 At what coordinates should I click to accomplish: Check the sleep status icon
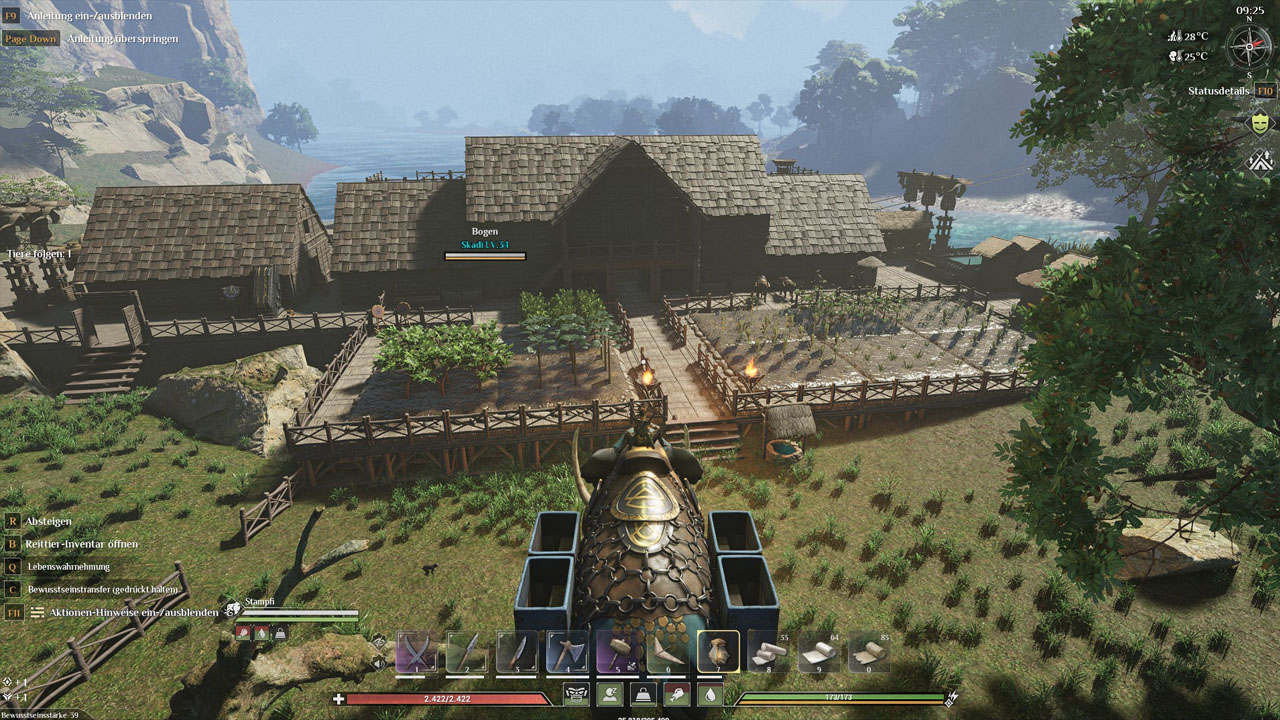(x=609, y=694)
